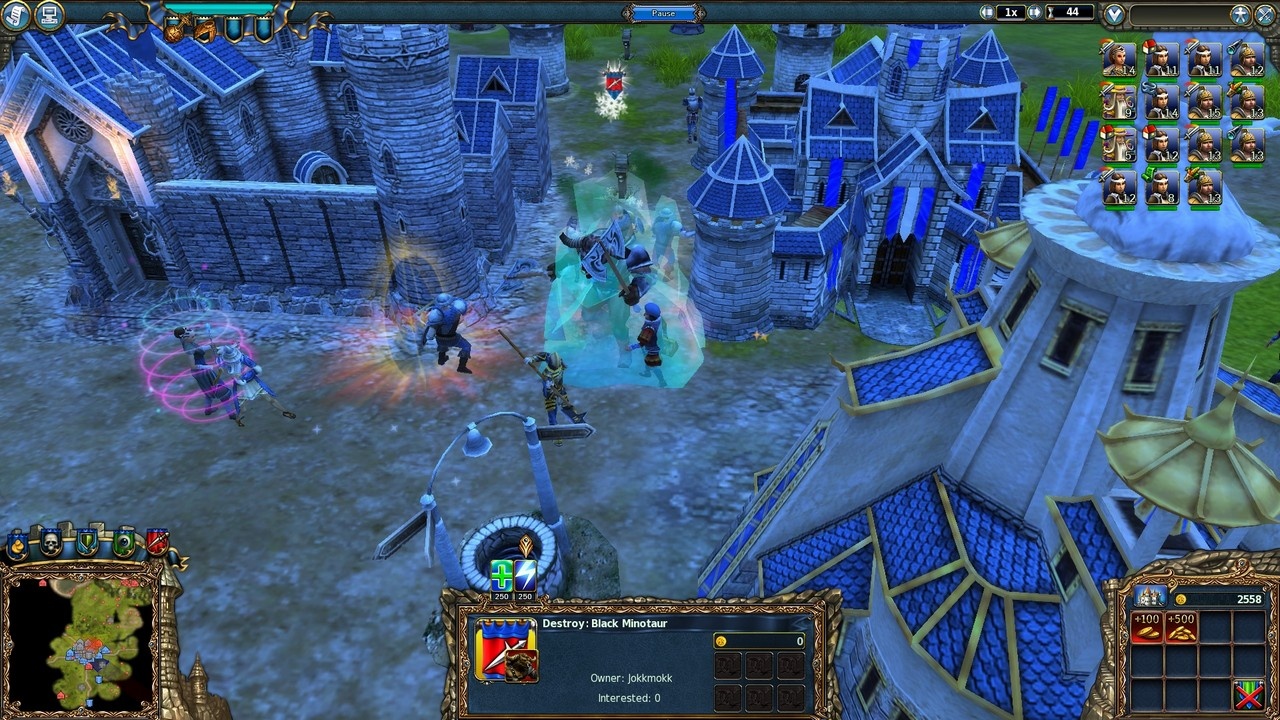Open the skull flag icon above the minimap
Image resolution: width=1280 pixels, height=720 pixels.
click(52, 544)
